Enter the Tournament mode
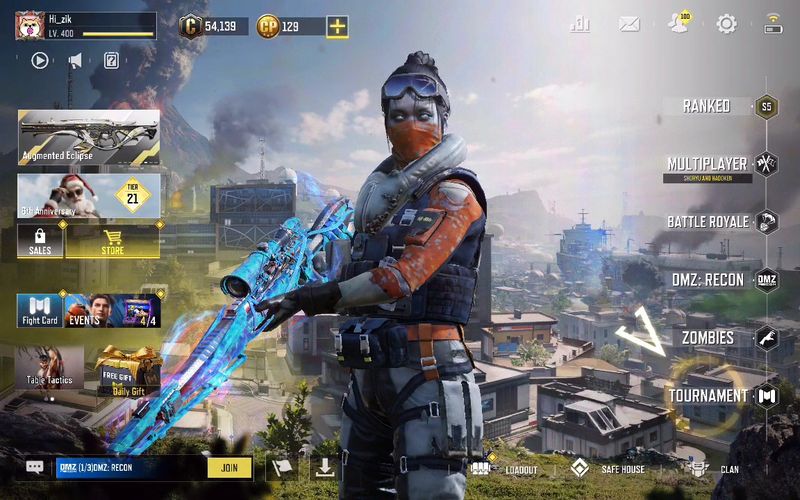Image resolution: width=800 pixels, height=500 pixels. (x=708, y=395)
